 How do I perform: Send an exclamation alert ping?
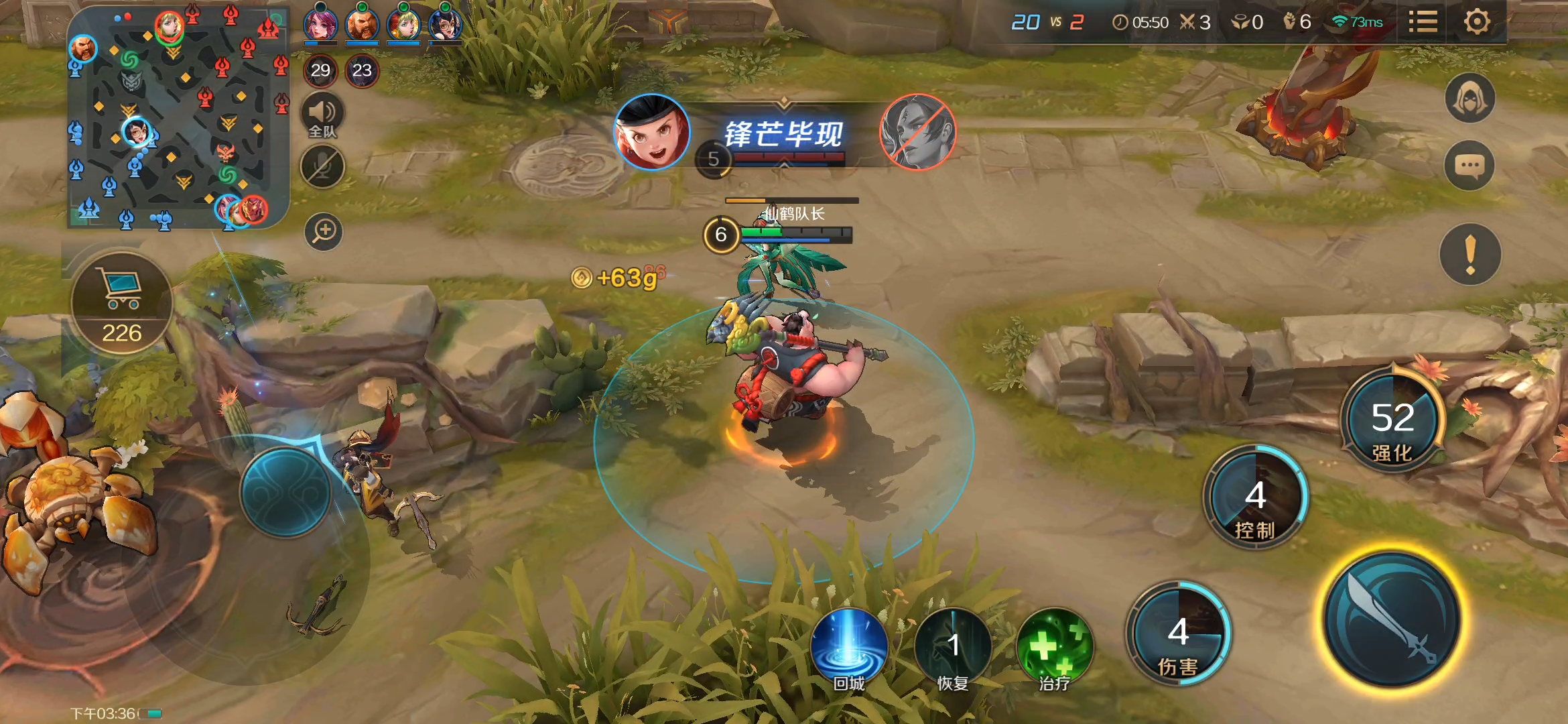[x=1469, y=255]
